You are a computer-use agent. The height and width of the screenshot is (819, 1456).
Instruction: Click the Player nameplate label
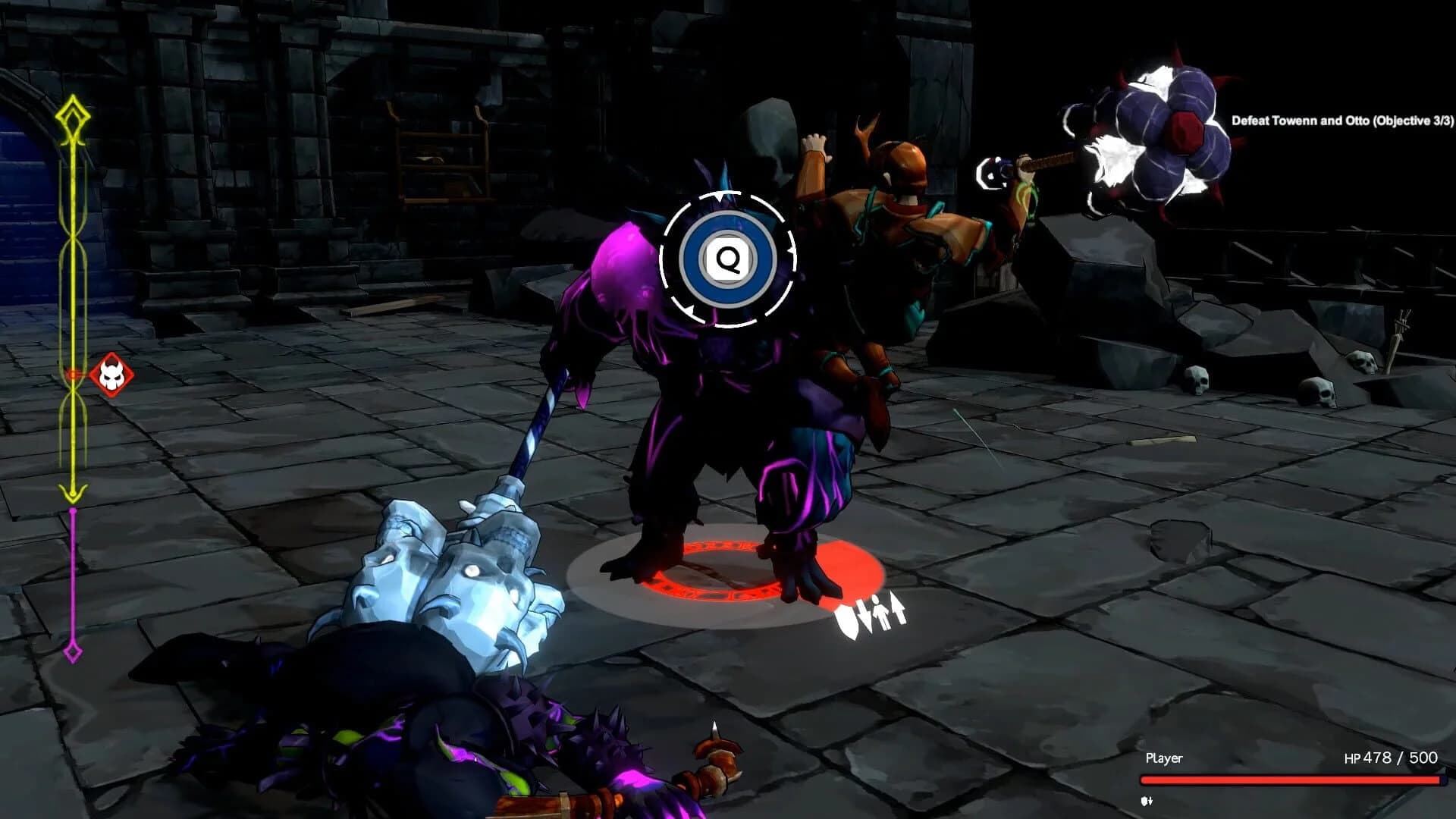[1165, 758]
